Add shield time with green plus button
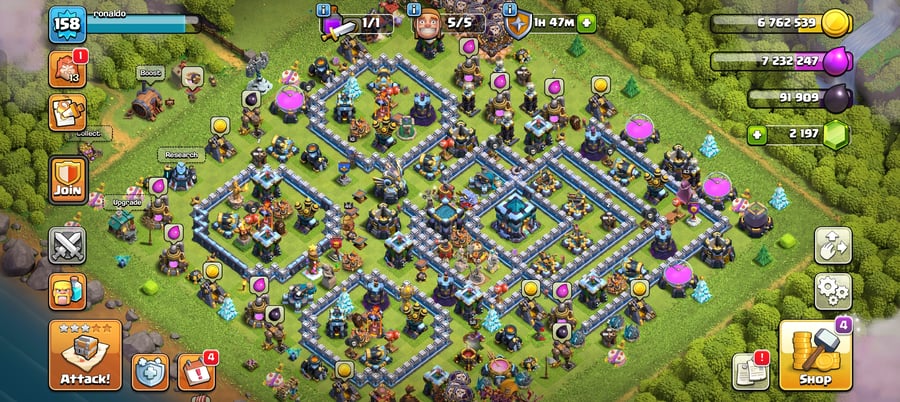The height and width of the screenshot is (402, 900). (586, 22)
